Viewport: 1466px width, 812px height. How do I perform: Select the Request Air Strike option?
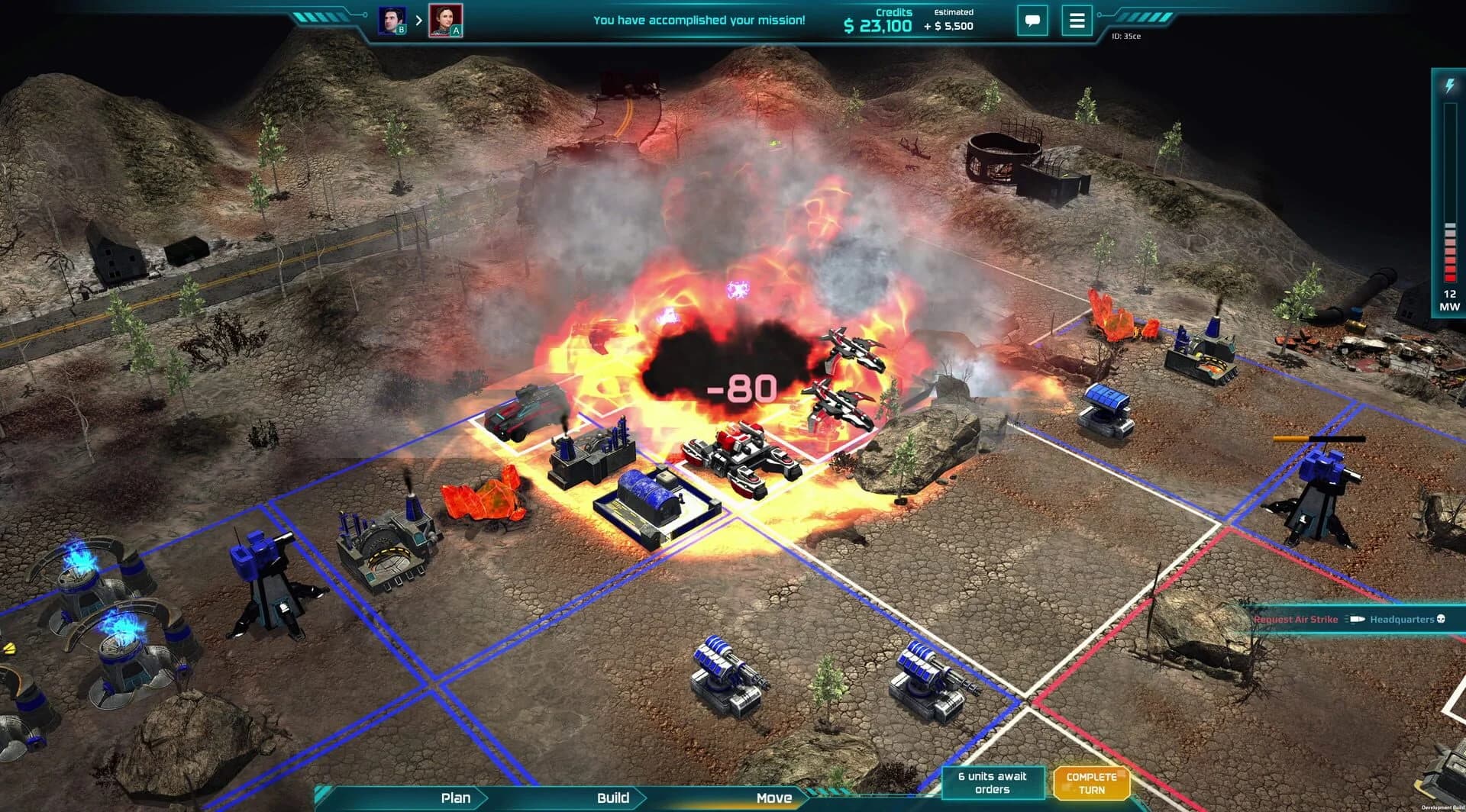[1294, 619]
